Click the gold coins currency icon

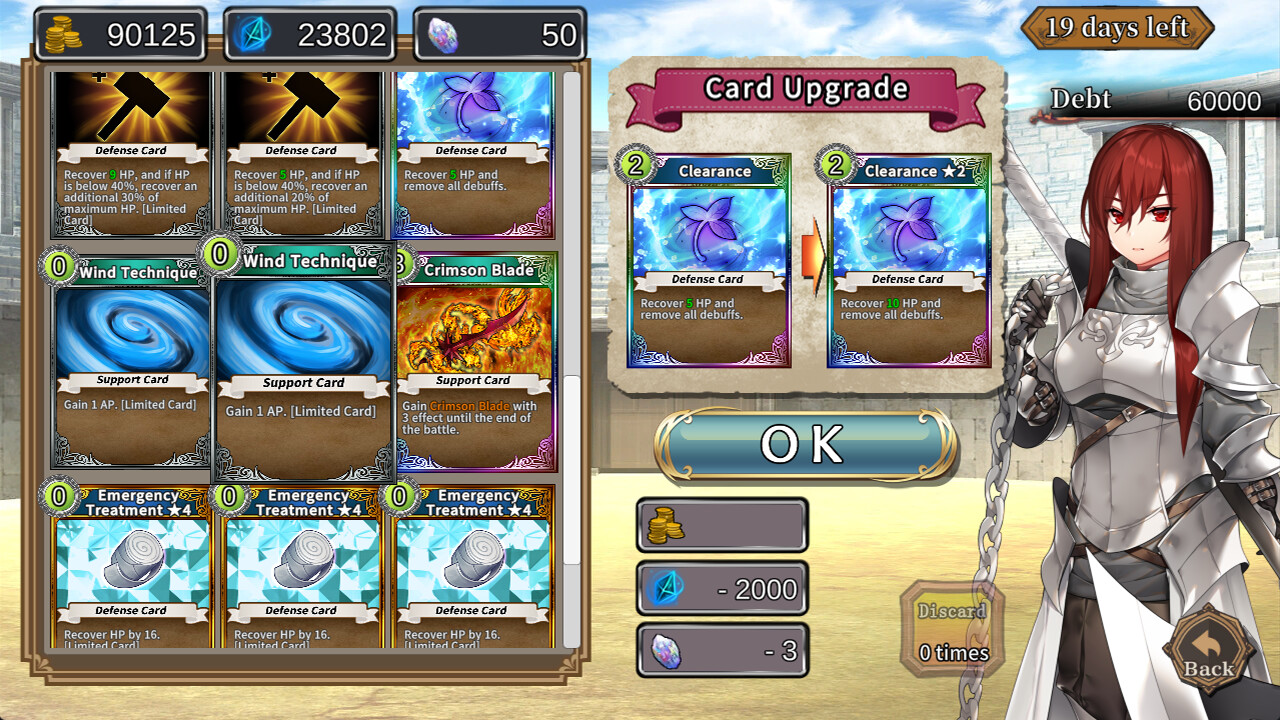(65, 33)
